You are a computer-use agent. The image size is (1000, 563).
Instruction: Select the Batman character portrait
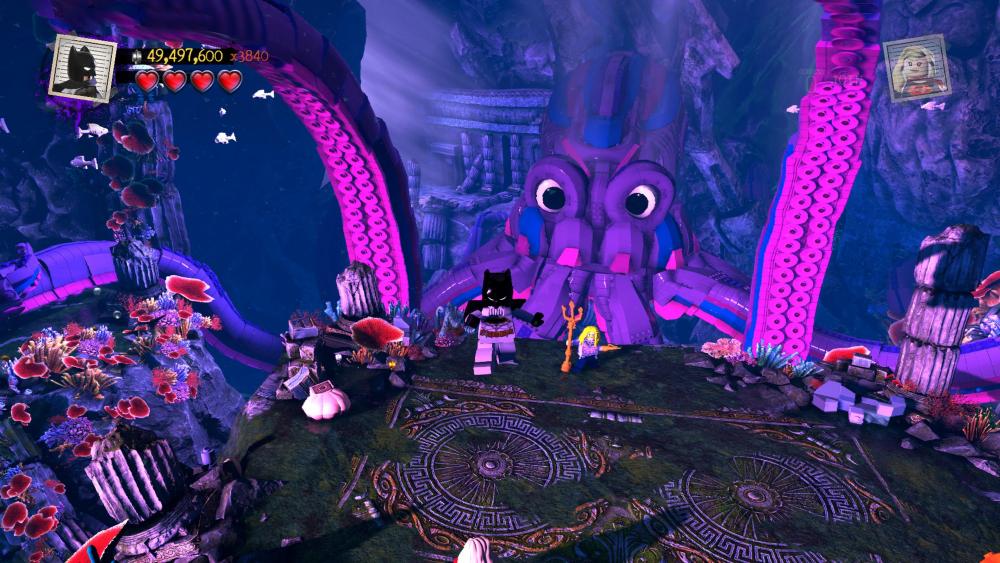[83, 67]
